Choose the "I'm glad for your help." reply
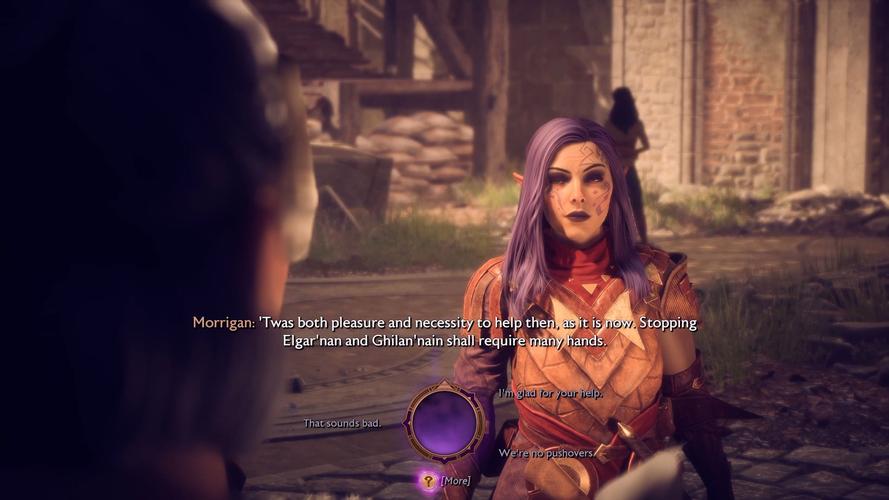Screen dimensions: 889x500 550,393
